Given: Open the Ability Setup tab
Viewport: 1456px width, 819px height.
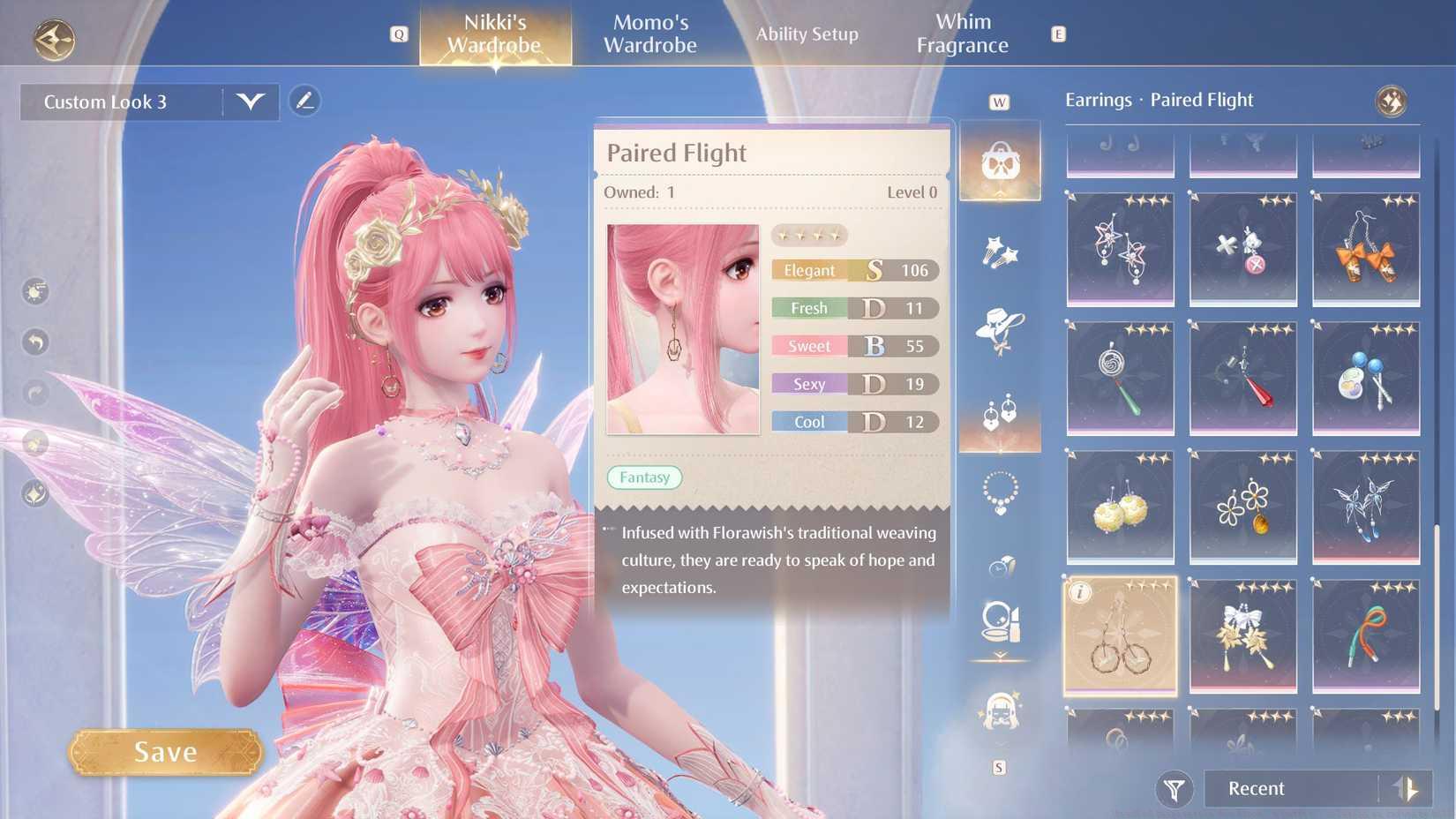Looking at the screenshot, I should [x=807, y=34].
